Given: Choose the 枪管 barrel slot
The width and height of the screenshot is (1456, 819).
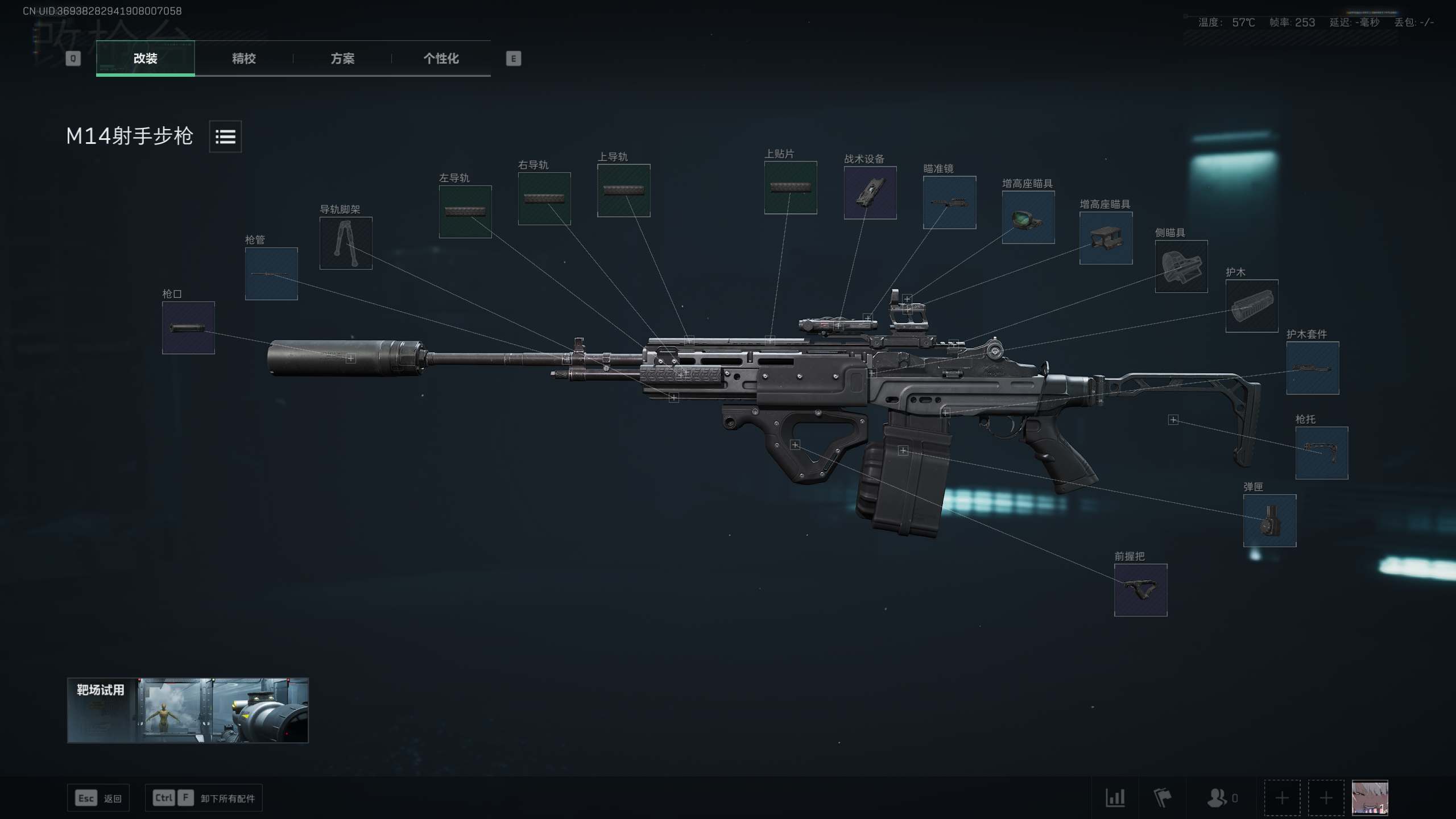Looking at the screenshot, I should 271,274.
